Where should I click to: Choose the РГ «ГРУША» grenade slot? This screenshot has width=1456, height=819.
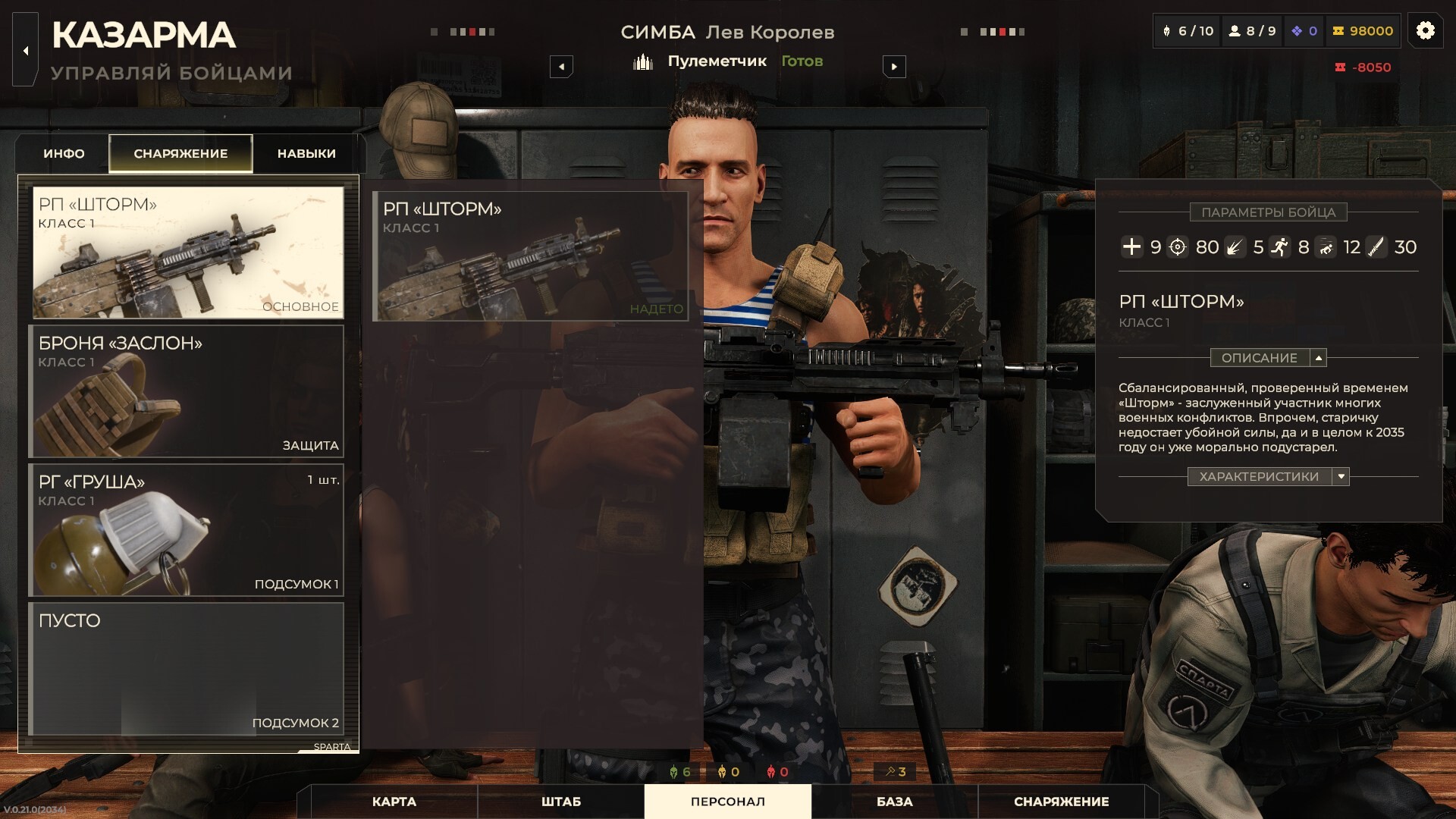(x=187, y=530)
